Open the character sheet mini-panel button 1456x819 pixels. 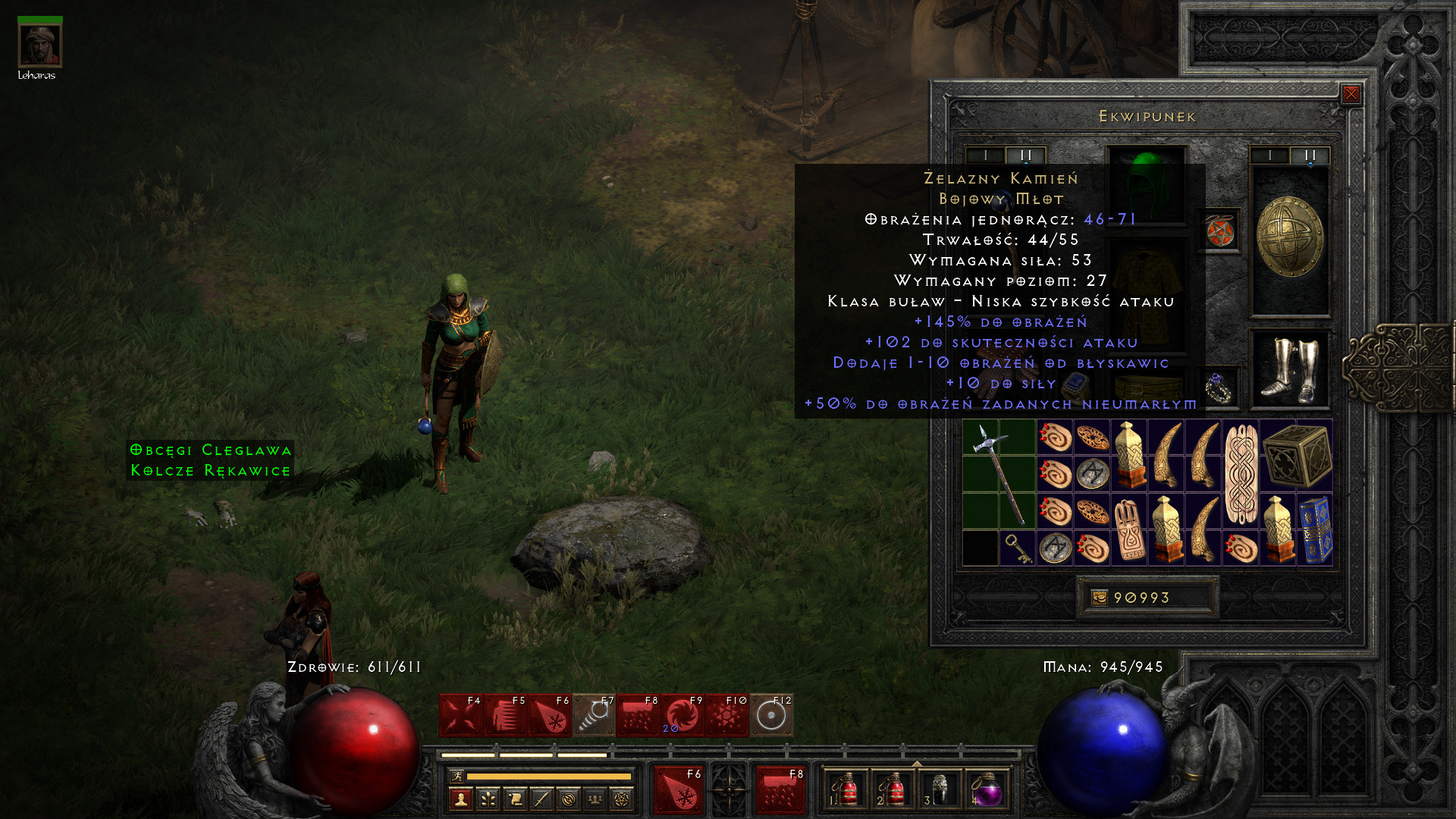point(460,799)
